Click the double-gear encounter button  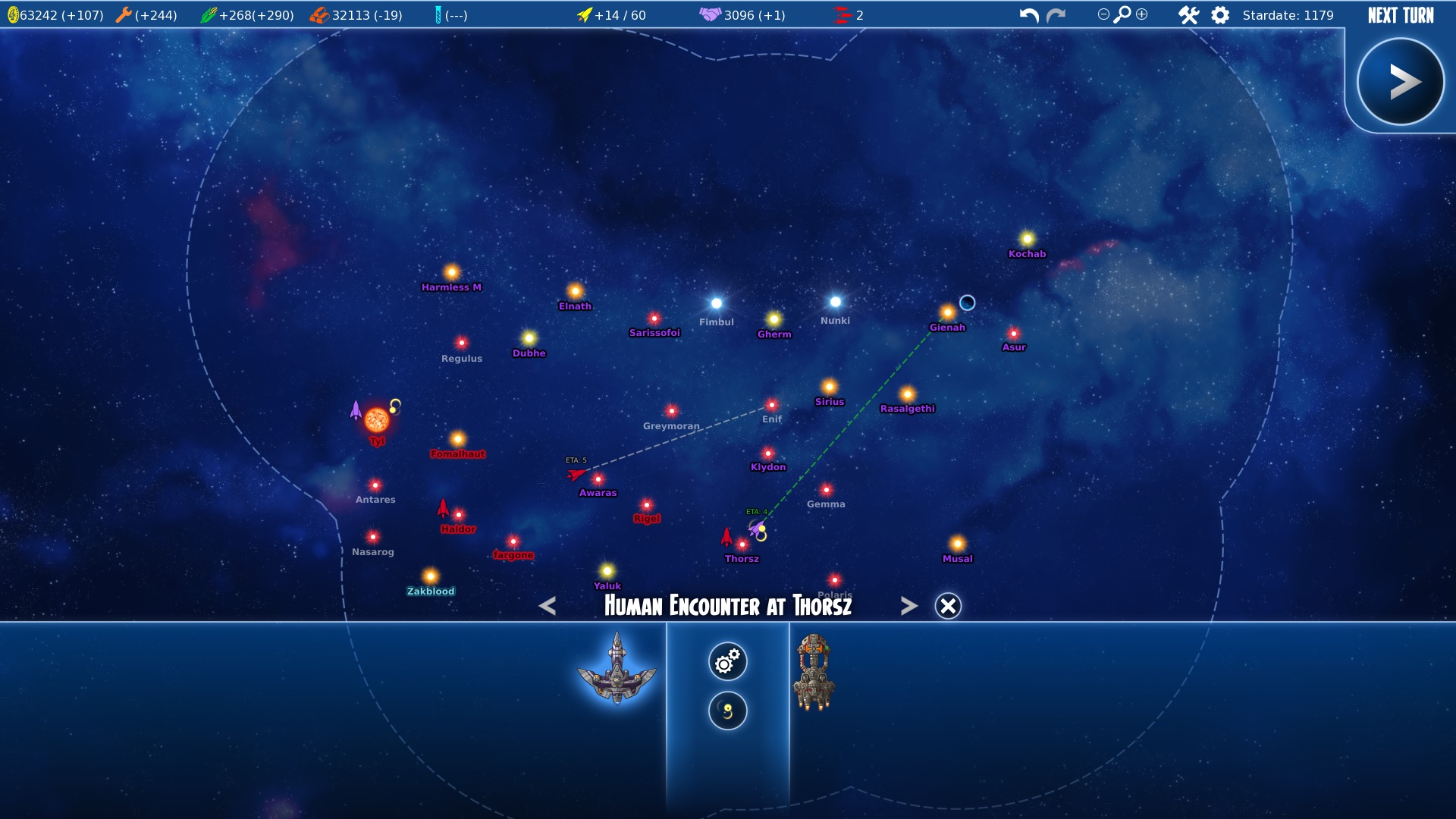point(727,662)
